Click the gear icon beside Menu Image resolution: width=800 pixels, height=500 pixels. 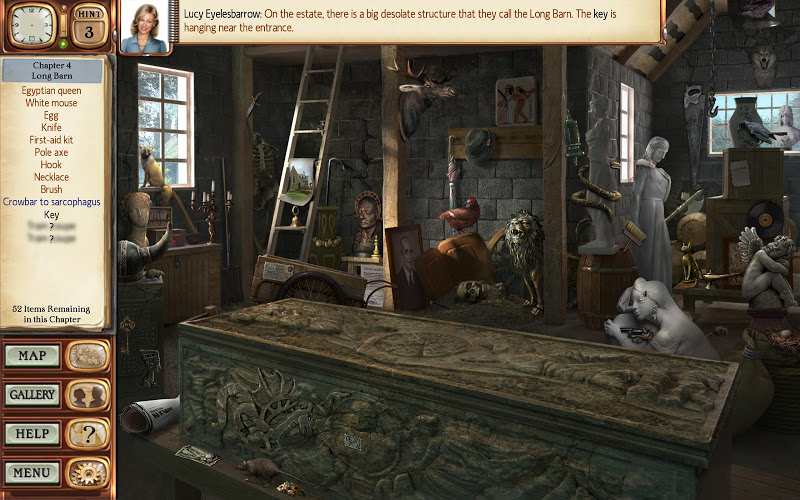point(88,472)
